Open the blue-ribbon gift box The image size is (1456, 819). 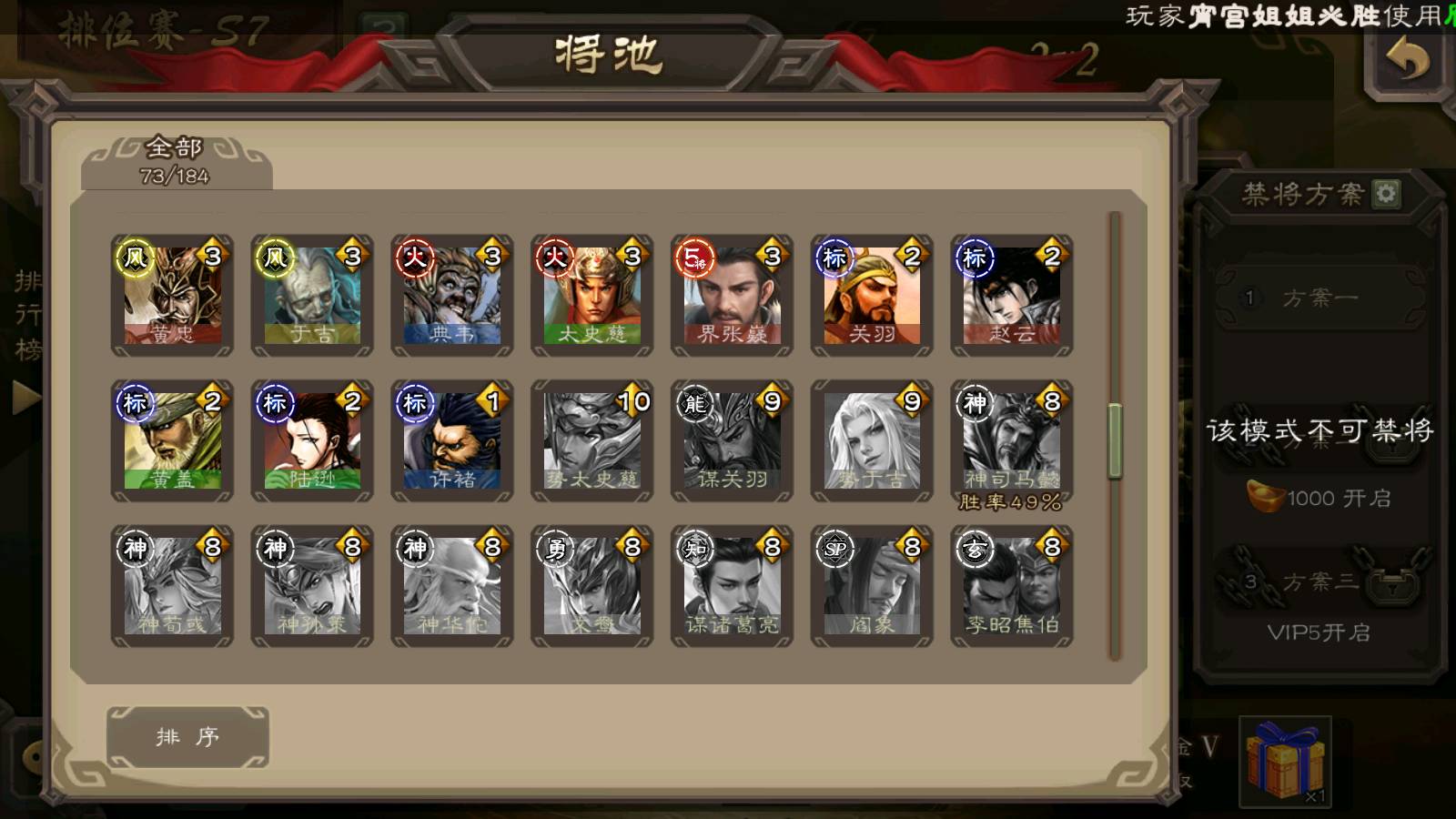(1285, 761)
